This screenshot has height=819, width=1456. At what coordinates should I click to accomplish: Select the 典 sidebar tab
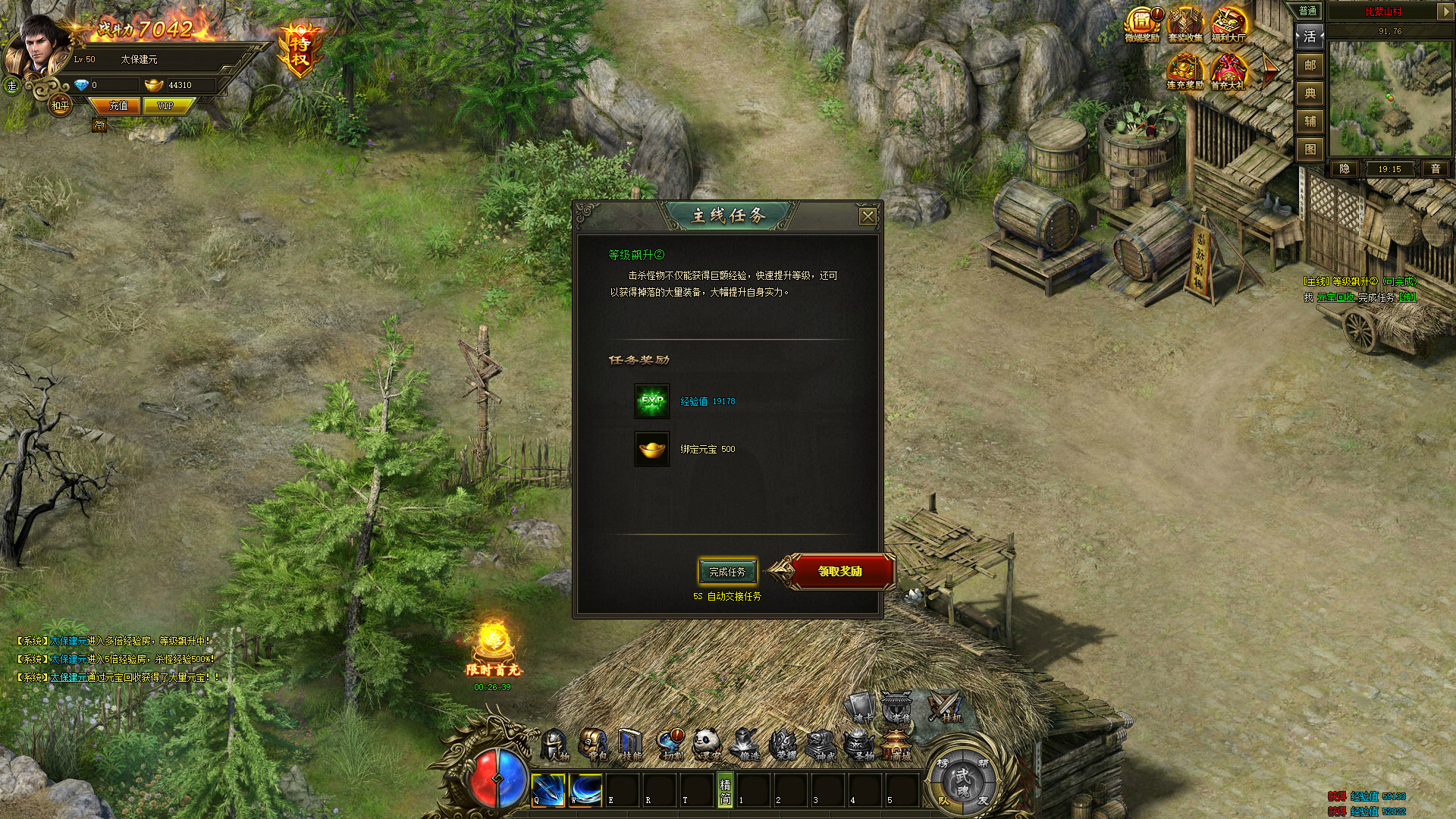click(x=1309, y=93)
